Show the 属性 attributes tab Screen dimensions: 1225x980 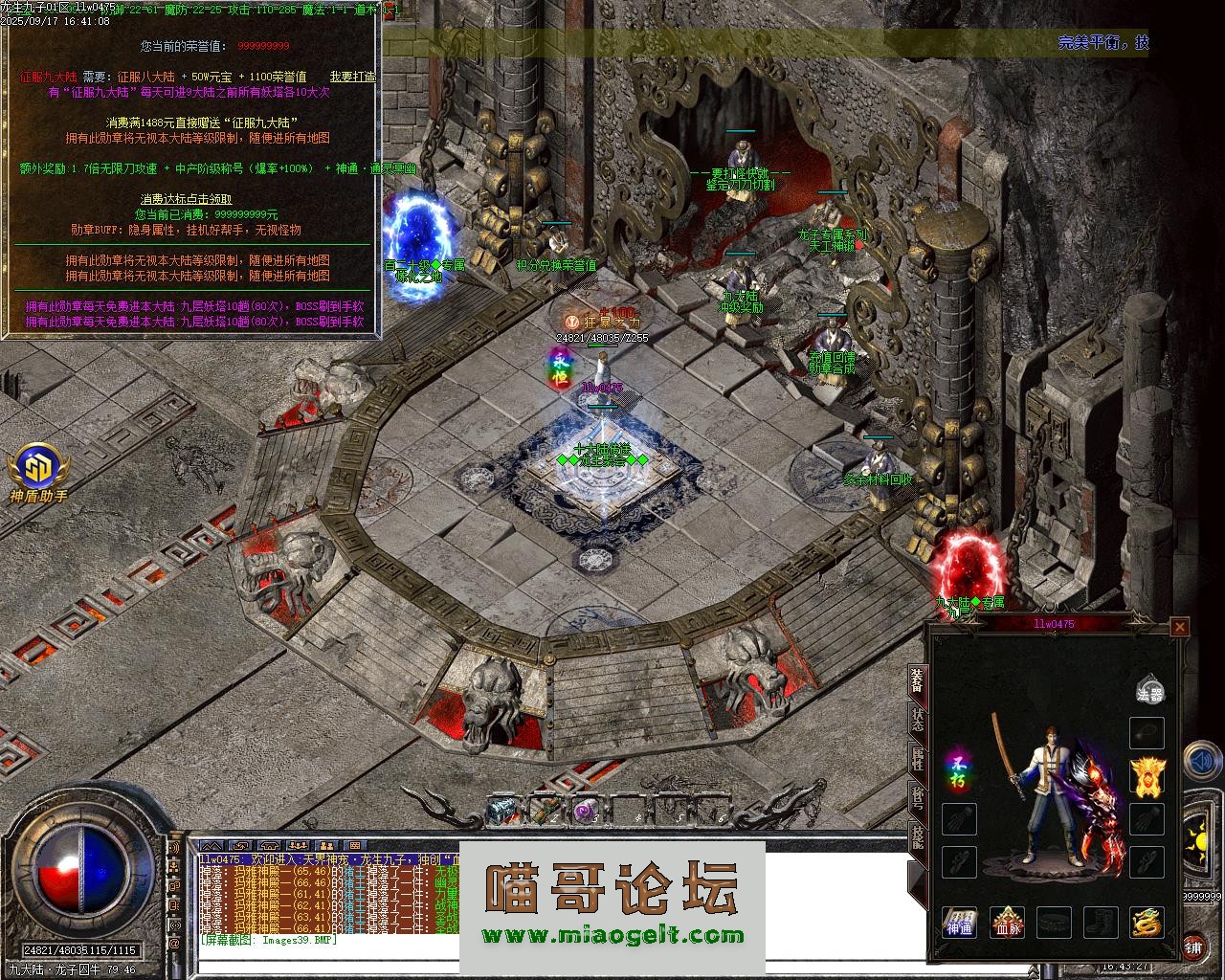917,760
